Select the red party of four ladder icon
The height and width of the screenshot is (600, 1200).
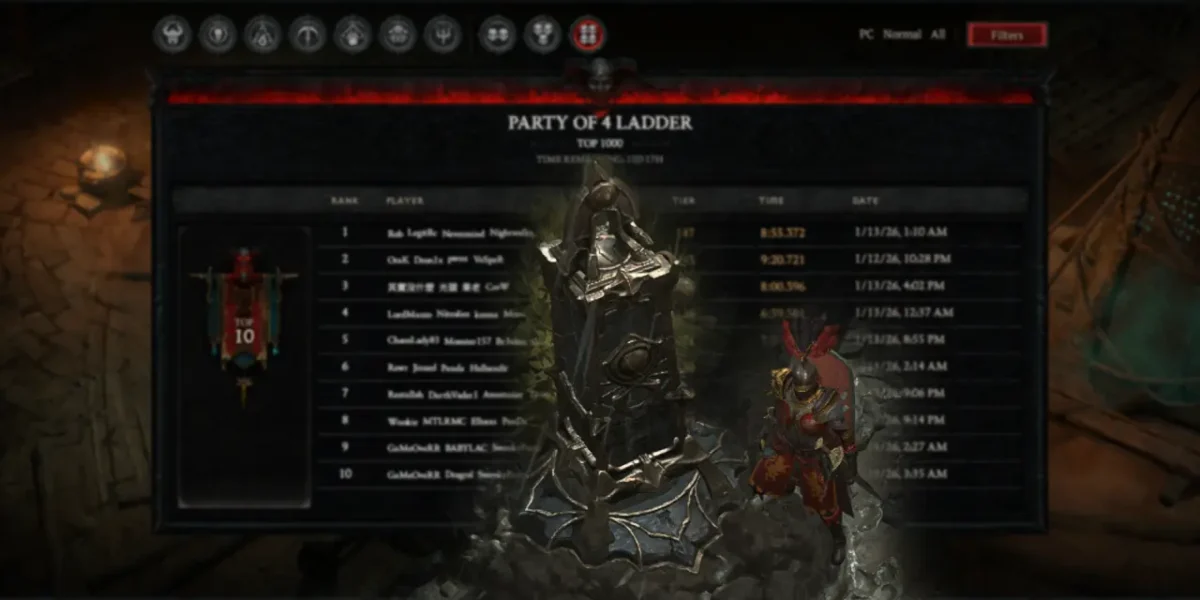point(587,35)
